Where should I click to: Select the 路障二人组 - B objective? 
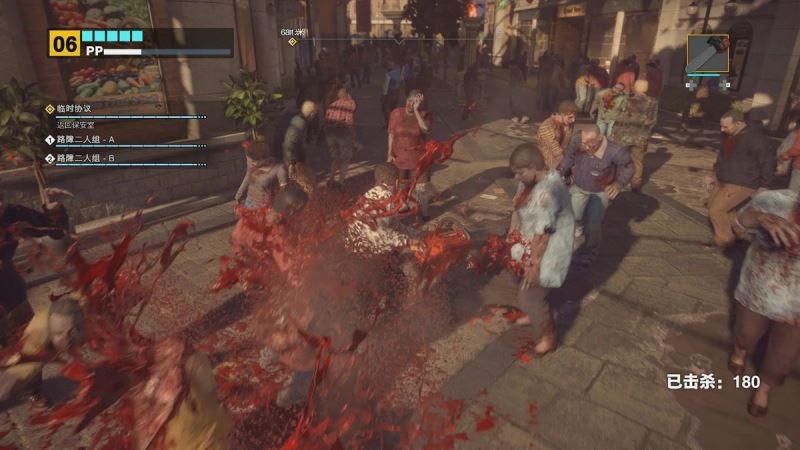click(84, 158)
